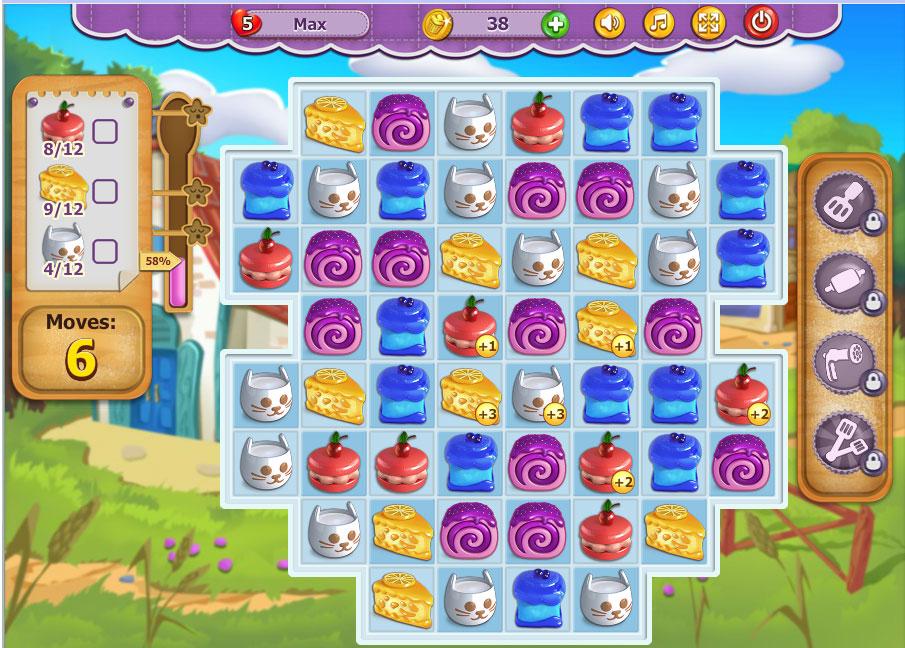
Task: Select the cat cup tile marked +3
Action: point(539,393)
